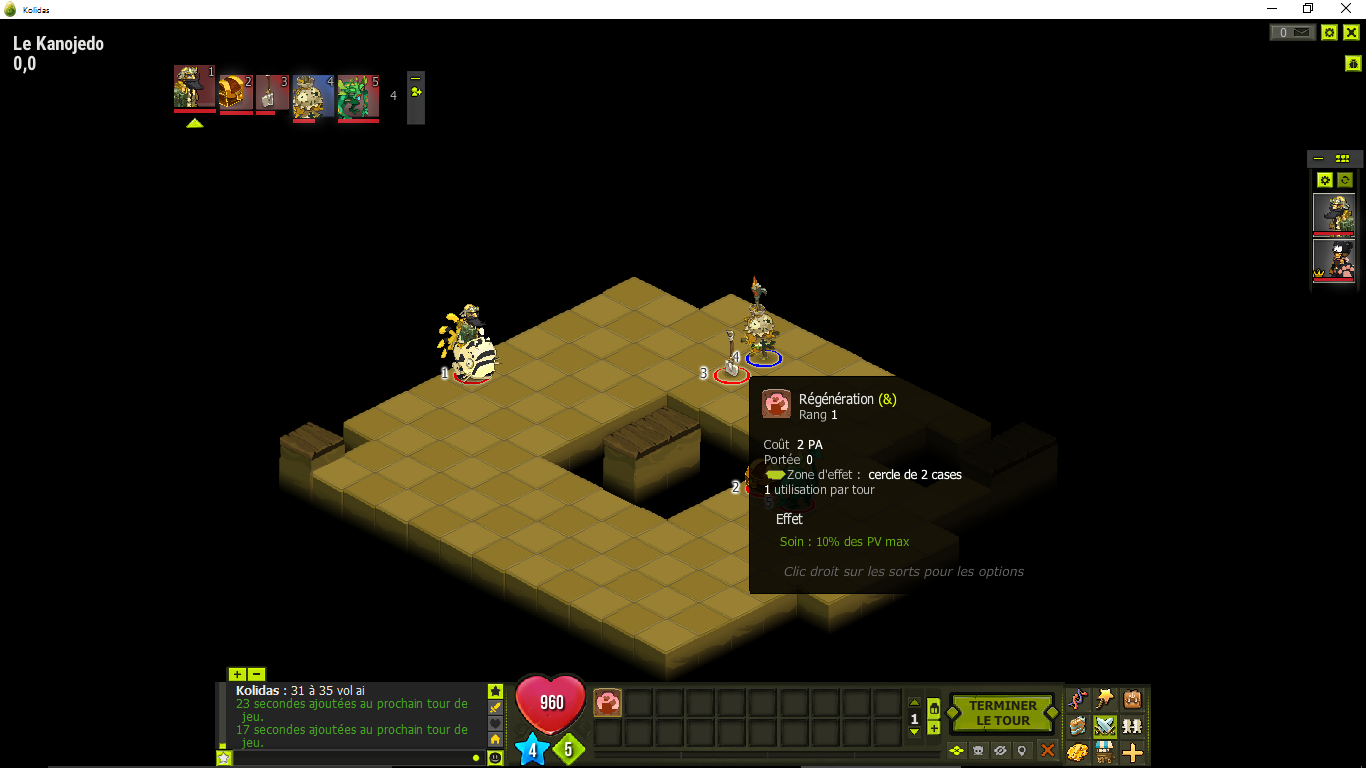This screenshot has width=1366, height=768.
Task: Minimize the right side panel with the minus icon
Action: 1318,157
